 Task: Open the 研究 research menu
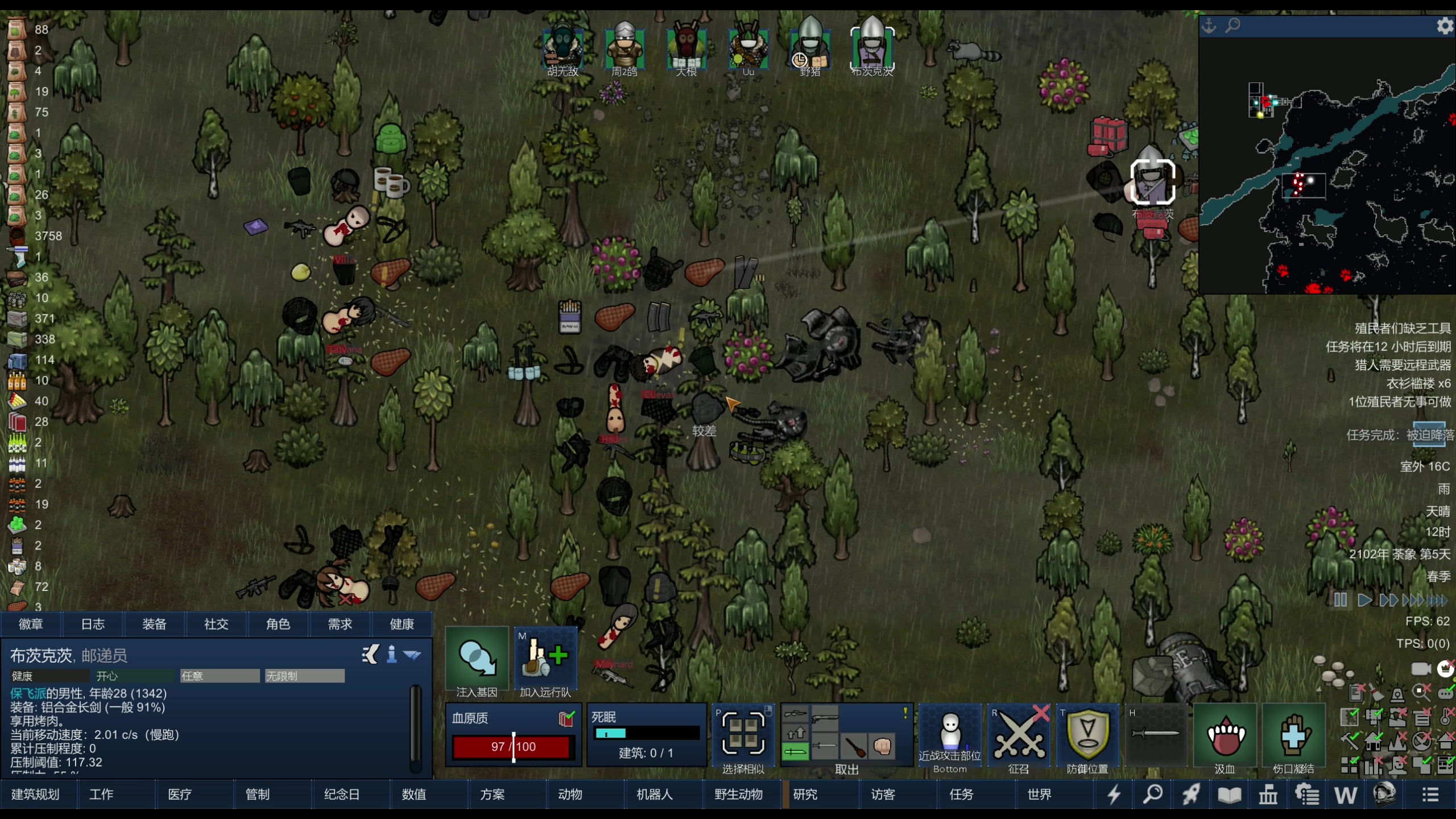[805, 794]
